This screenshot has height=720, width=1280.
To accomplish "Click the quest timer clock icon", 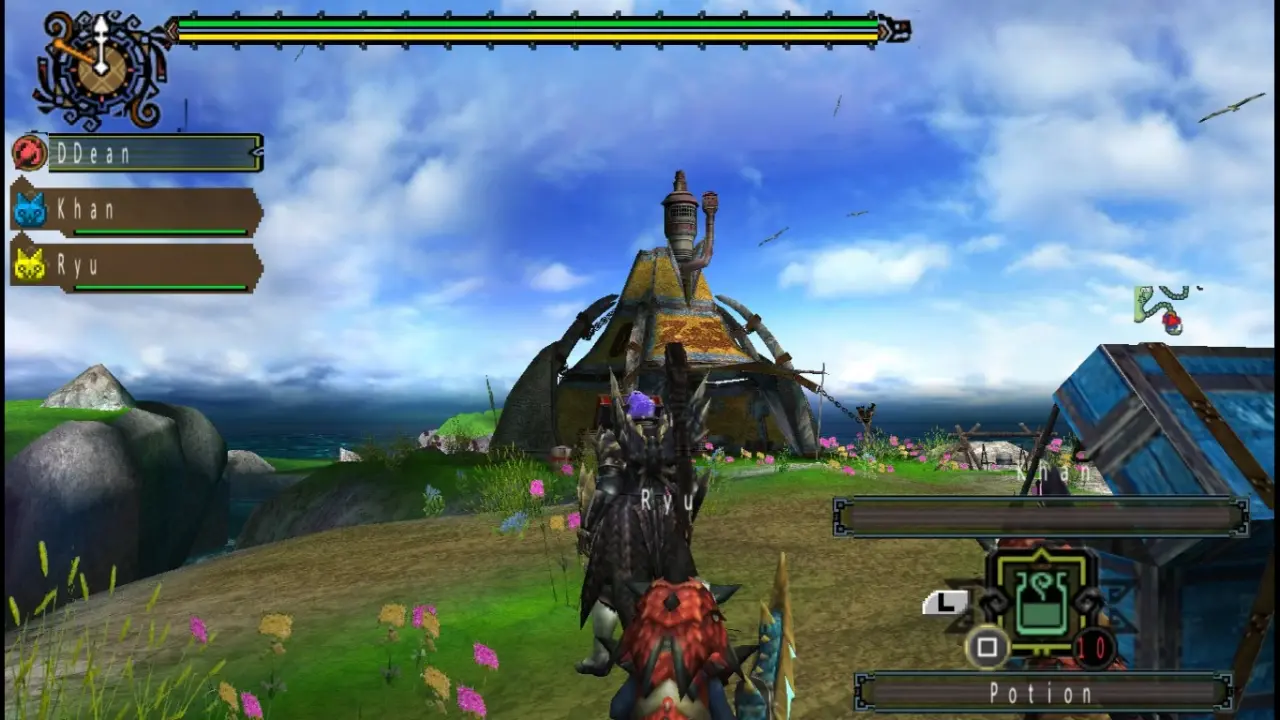I will 100,66.
